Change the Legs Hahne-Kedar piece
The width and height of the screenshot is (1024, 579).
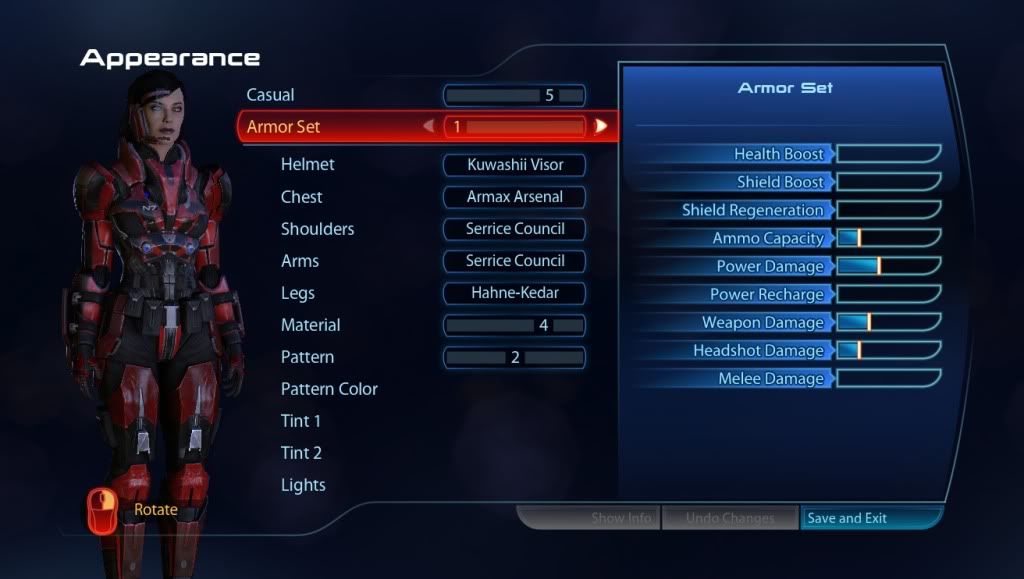(514, 293)
